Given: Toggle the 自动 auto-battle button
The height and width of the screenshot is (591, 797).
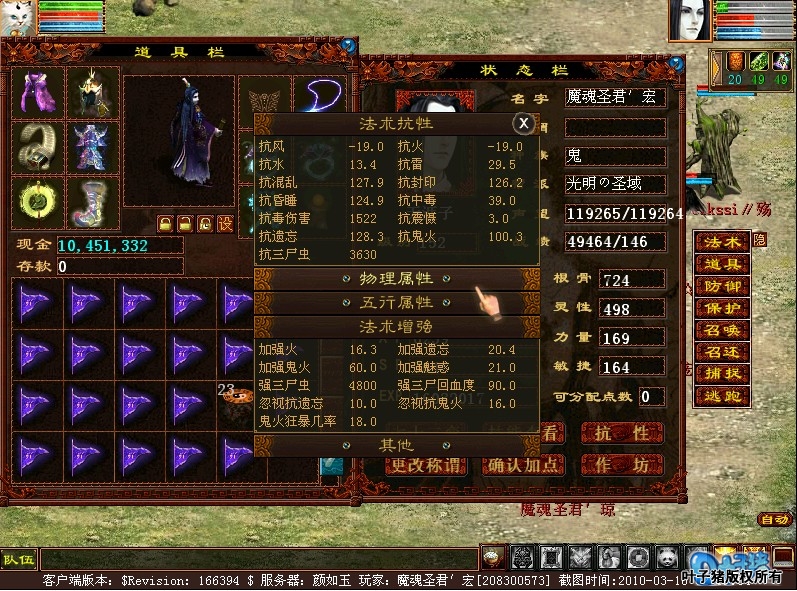Looking at the screenshot, I should [x=774, y=519].
